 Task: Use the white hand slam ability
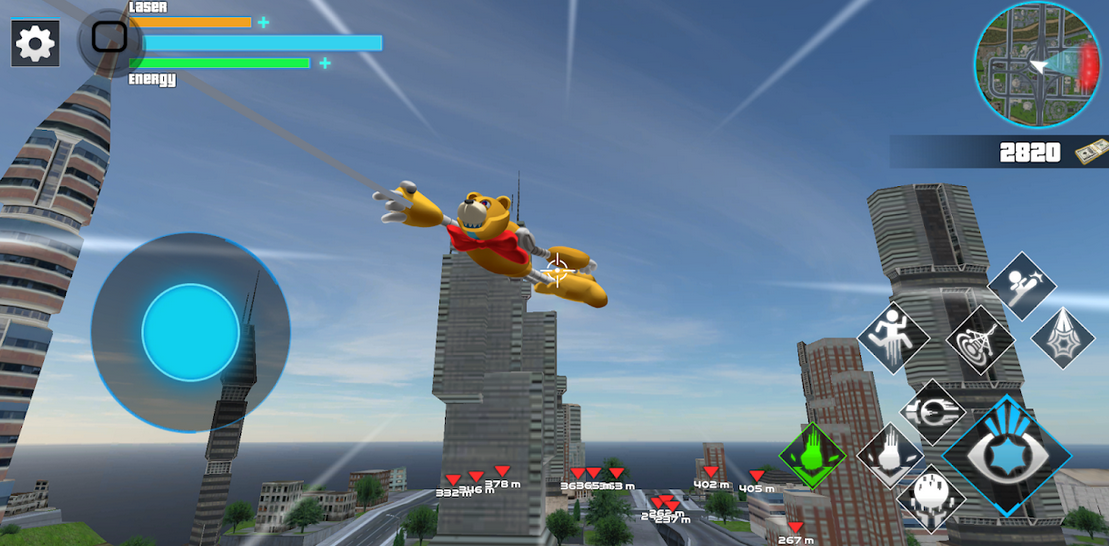890,456
